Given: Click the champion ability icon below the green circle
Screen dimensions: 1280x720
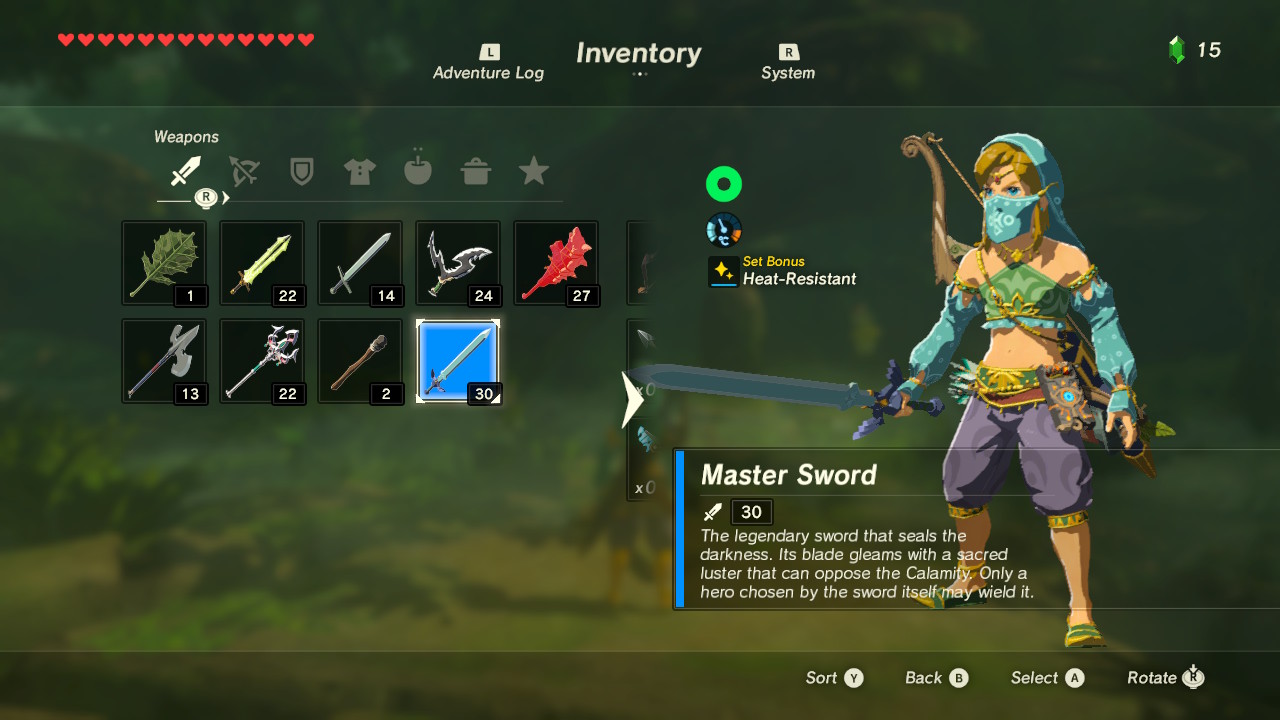Looking at the screenshot, I should (x=723, y=229).
